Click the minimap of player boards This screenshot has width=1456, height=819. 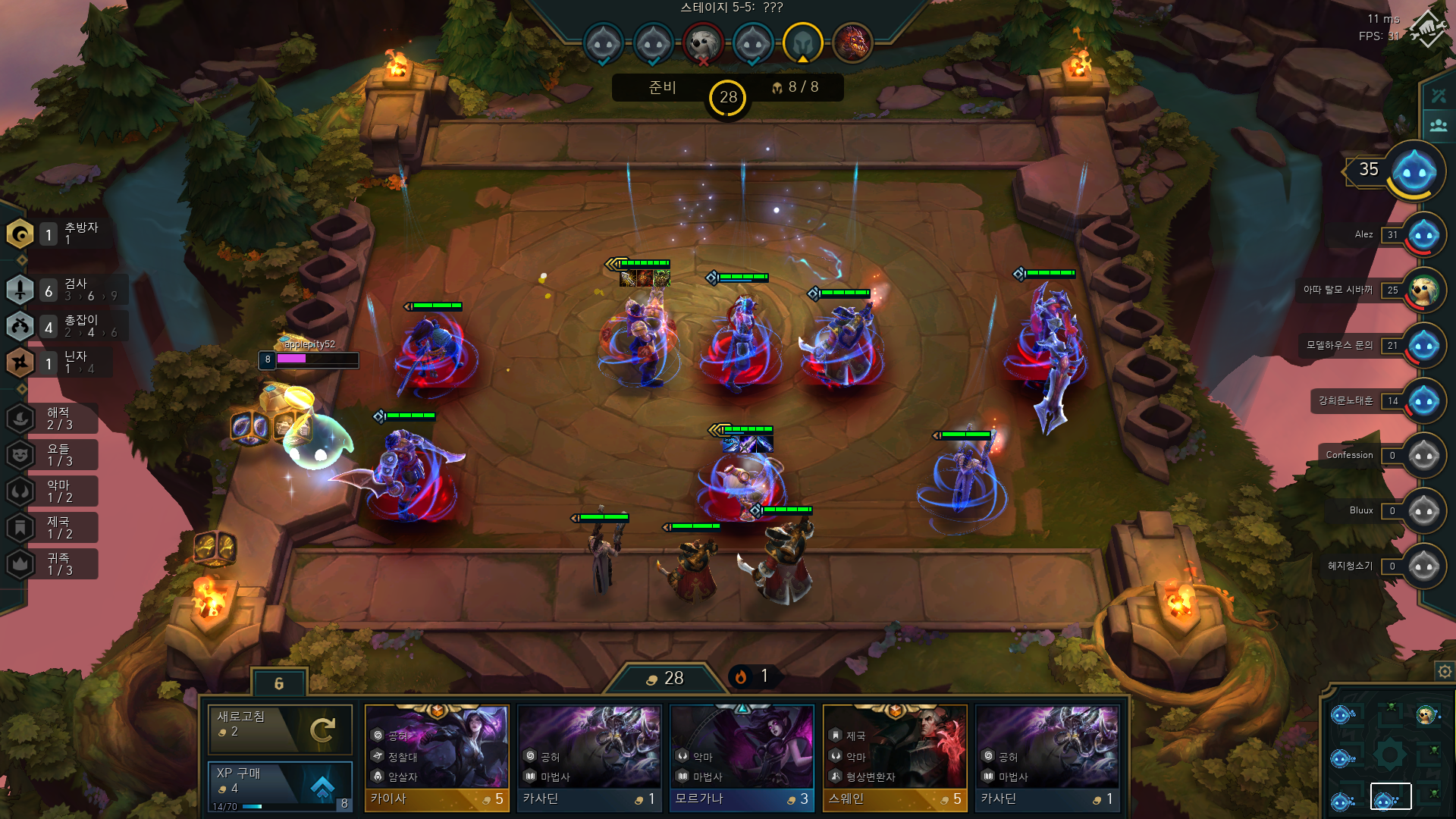click(1386, 755)
